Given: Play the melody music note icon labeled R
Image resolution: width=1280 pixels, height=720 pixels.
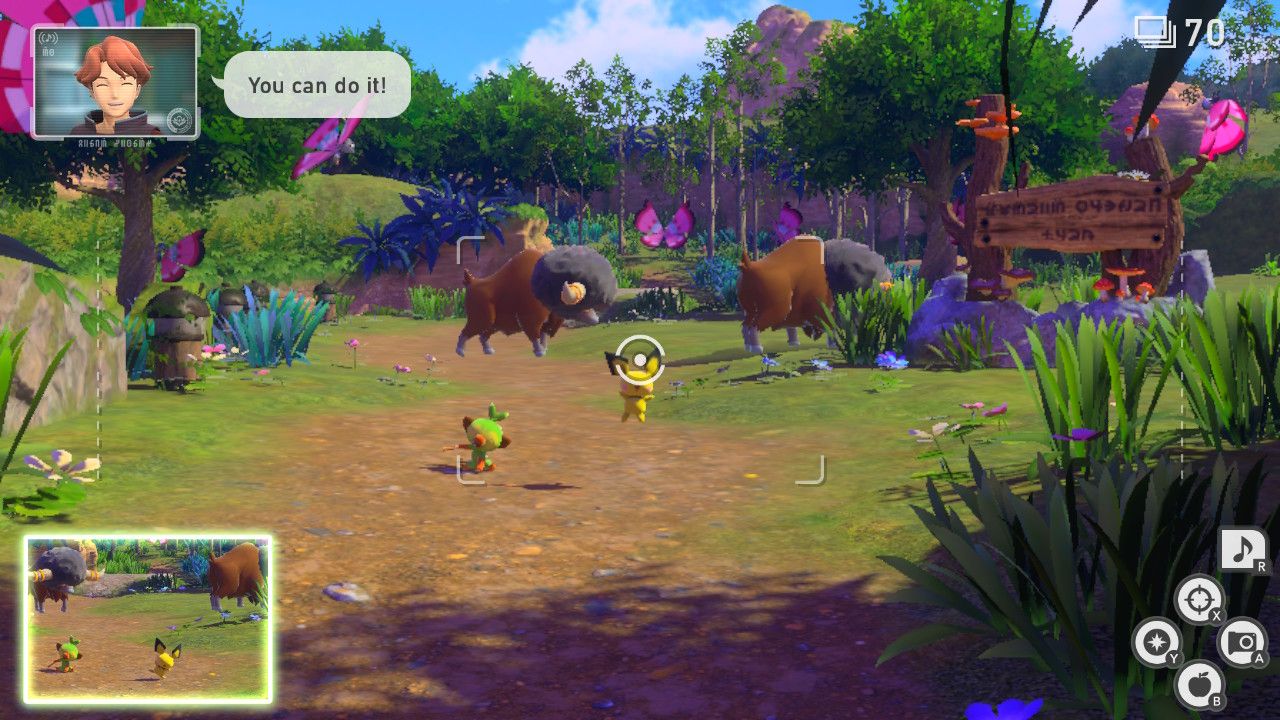Looking at the screenshot, I should click(1243, 546).
